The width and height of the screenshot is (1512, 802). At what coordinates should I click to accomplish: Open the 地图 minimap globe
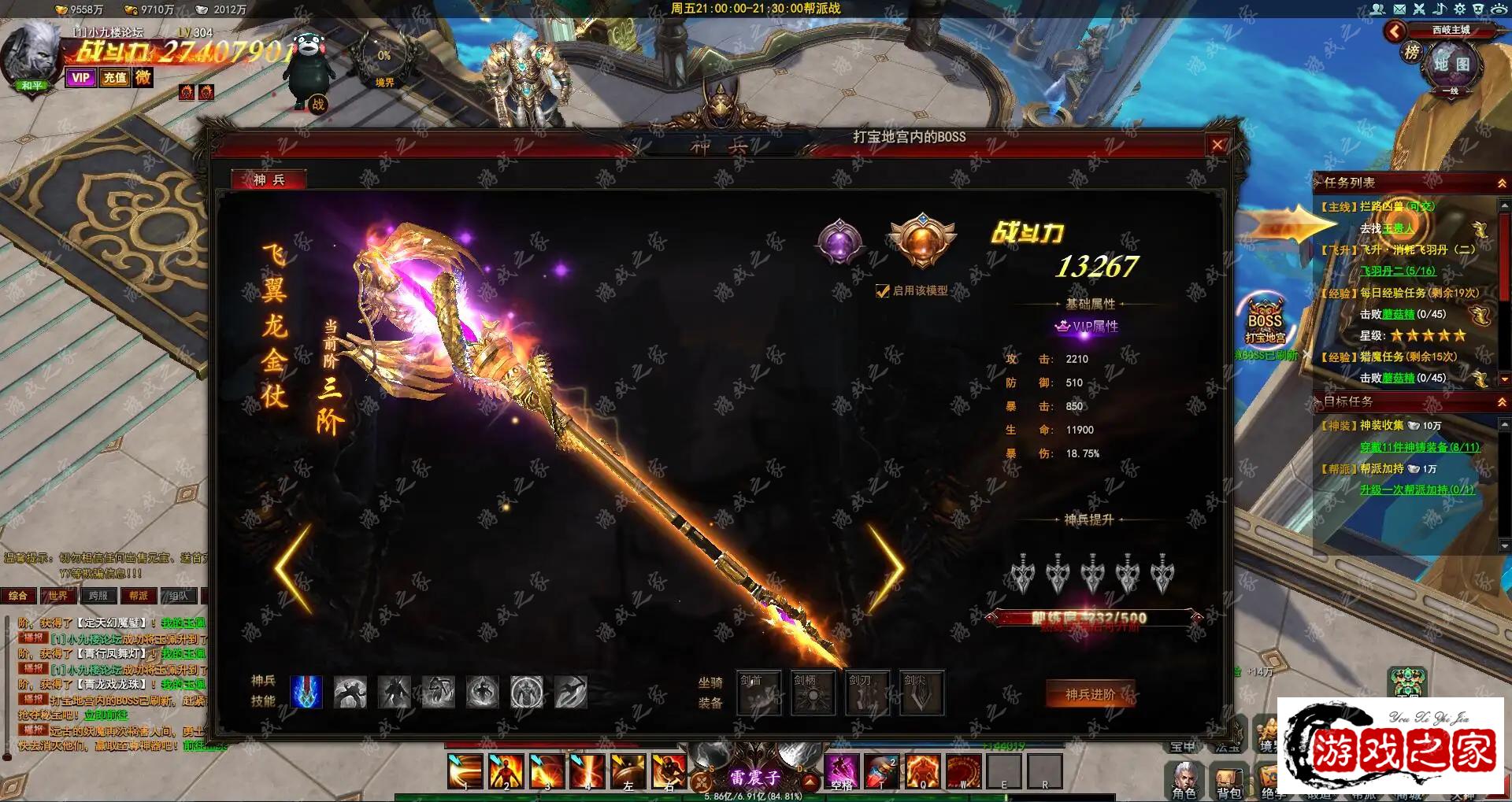(x=1451, y=65)
